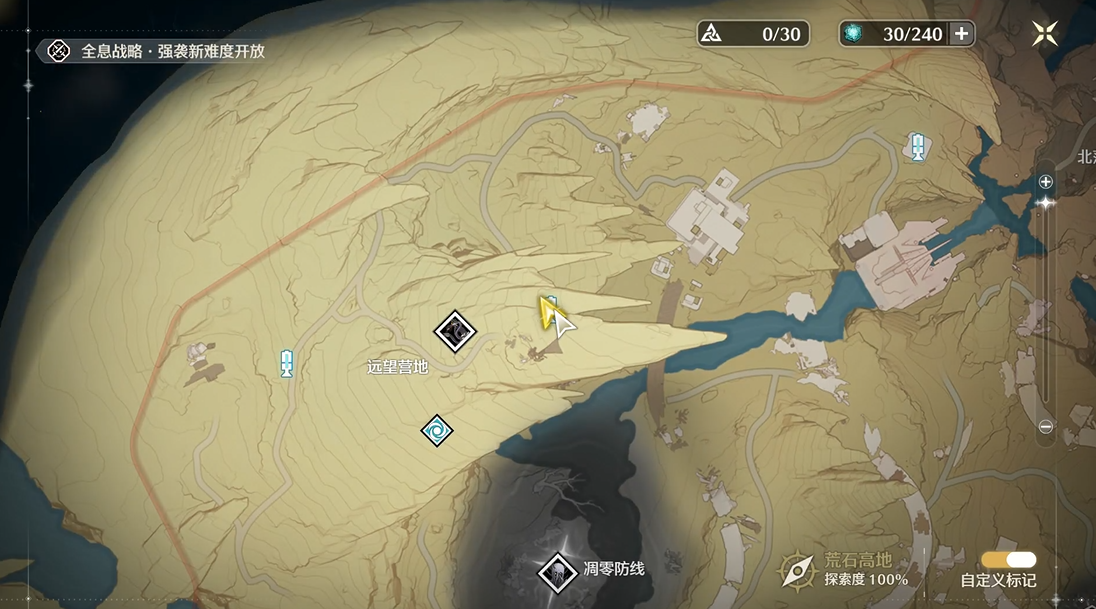Click the plus button beside 30/240

(x=961, y=34)
